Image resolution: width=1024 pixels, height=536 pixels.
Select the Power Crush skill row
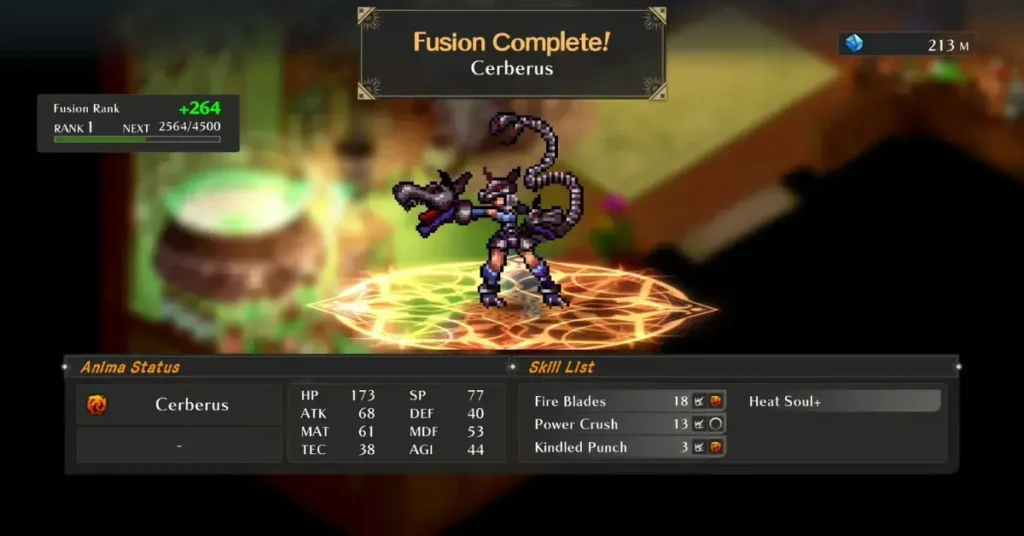point(627,424)
